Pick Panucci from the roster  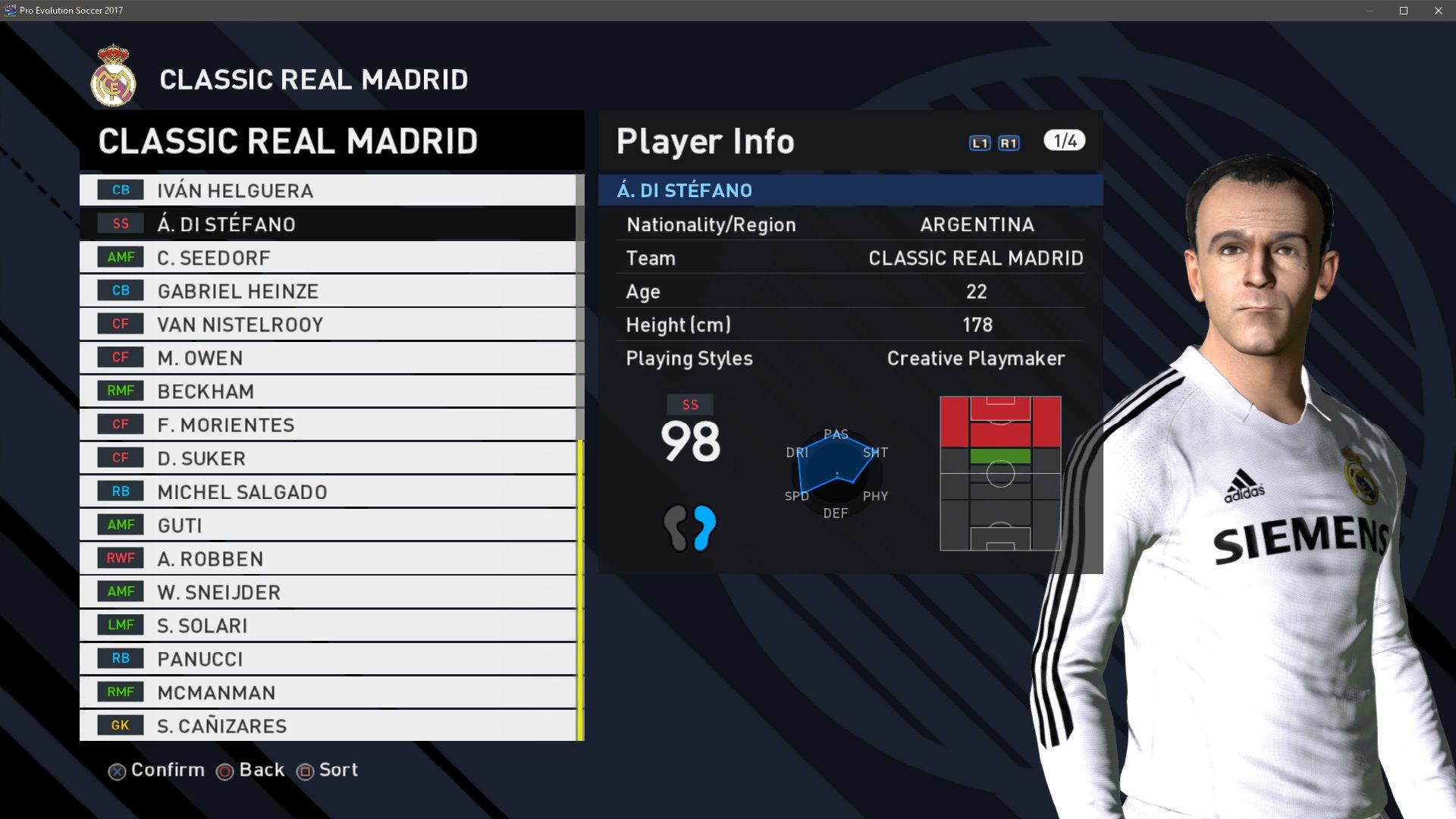328,659
